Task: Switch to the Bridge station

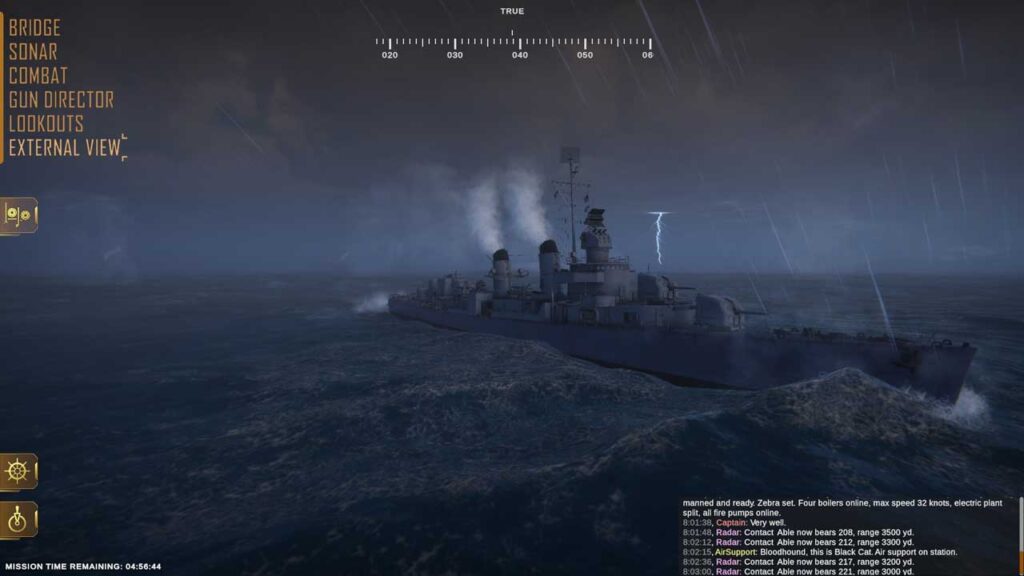Action: pos(35,28)
